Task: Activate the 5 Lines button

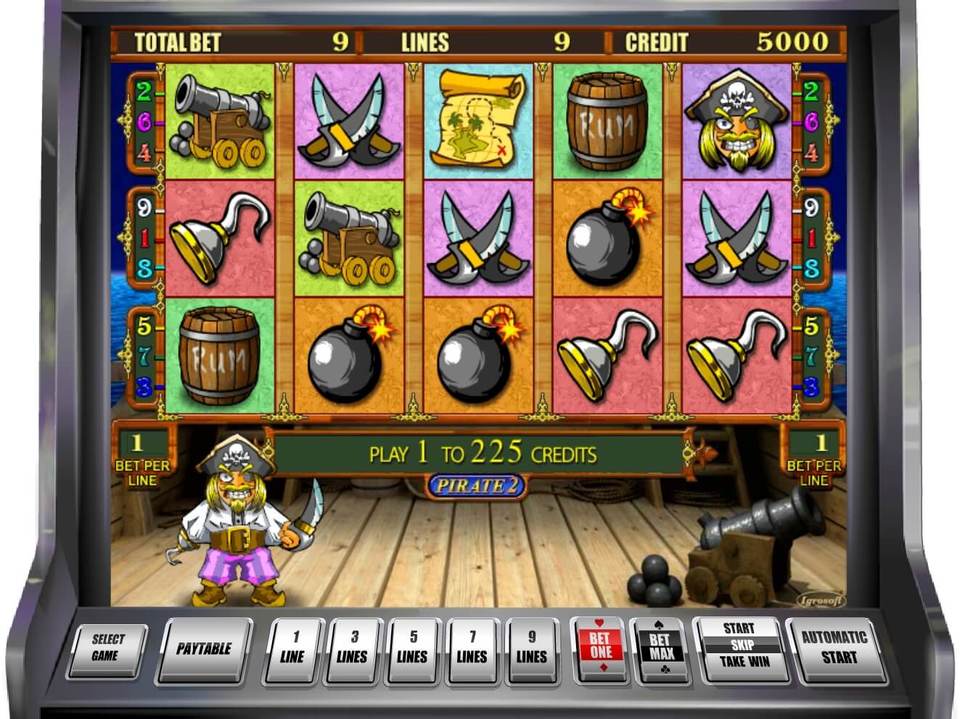Action: click(412, 649)
